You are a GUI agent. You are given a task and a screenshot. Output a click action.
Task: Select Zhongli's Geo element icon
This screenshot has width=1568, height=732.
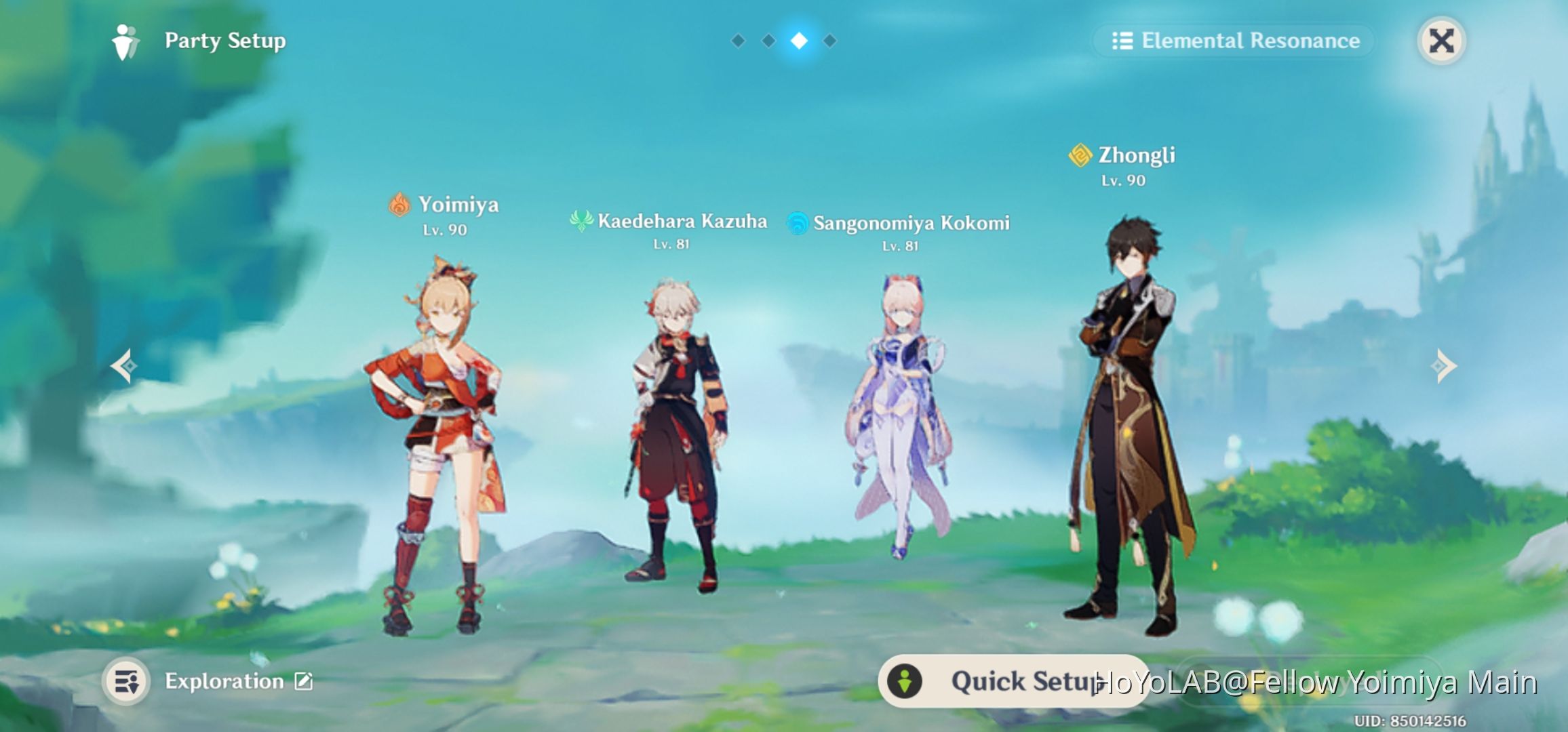click(1080, 156)
